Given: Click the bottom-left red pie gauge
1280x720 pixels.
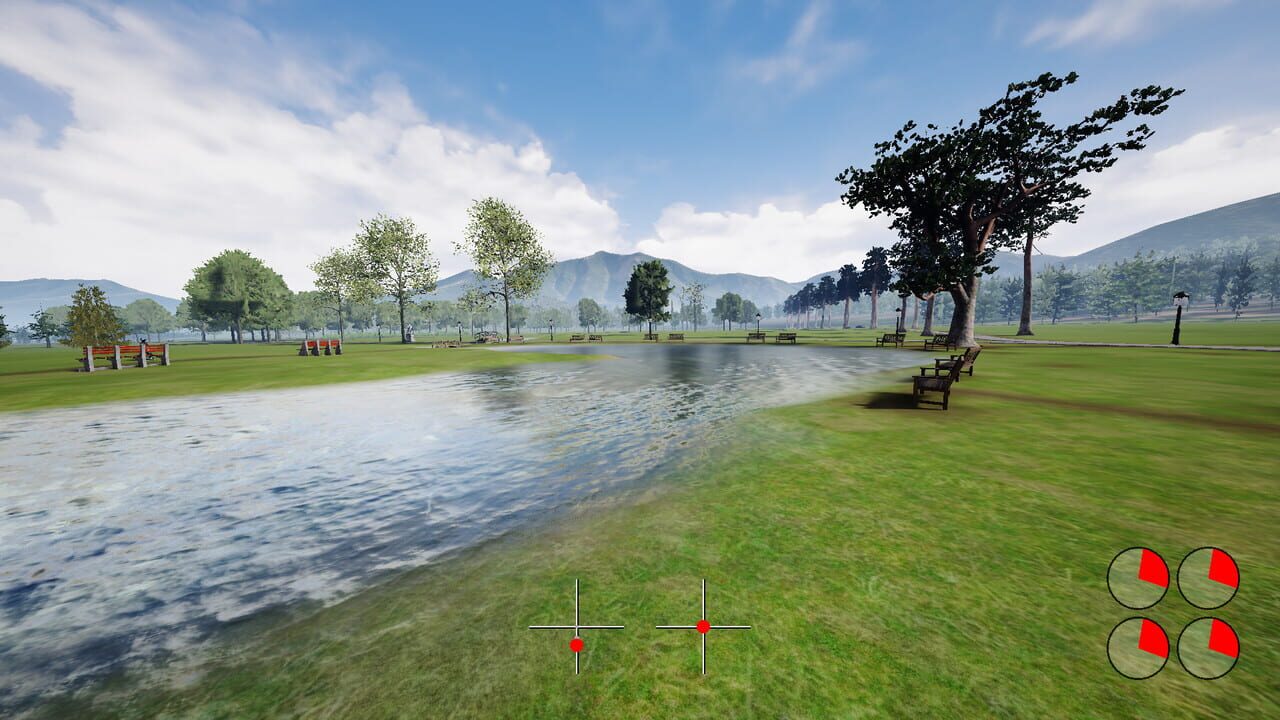Looking at the screenshot, I should pos(1137,648).
